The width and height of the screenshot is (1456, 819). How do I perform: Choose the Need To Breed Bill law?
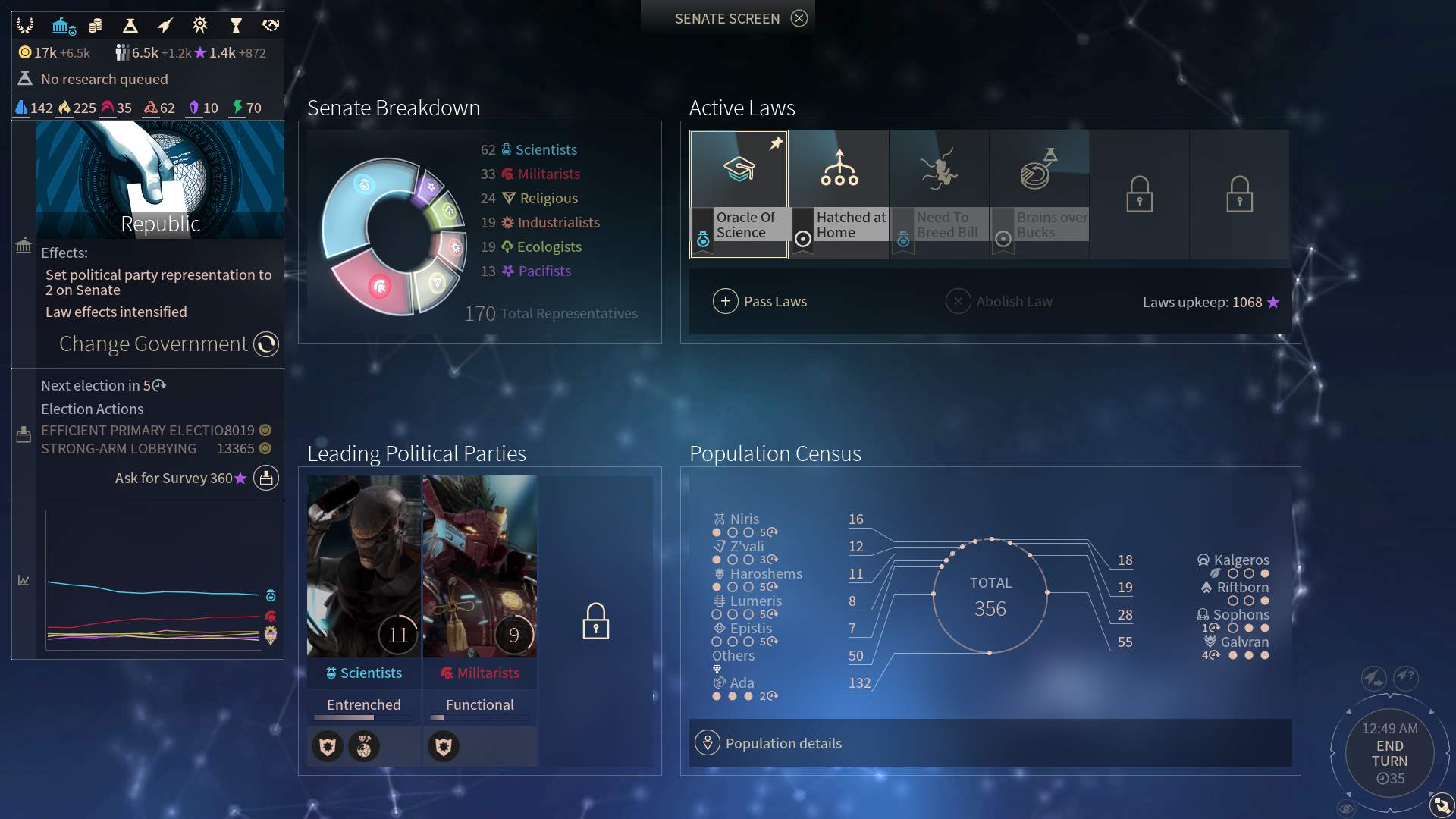939,194
